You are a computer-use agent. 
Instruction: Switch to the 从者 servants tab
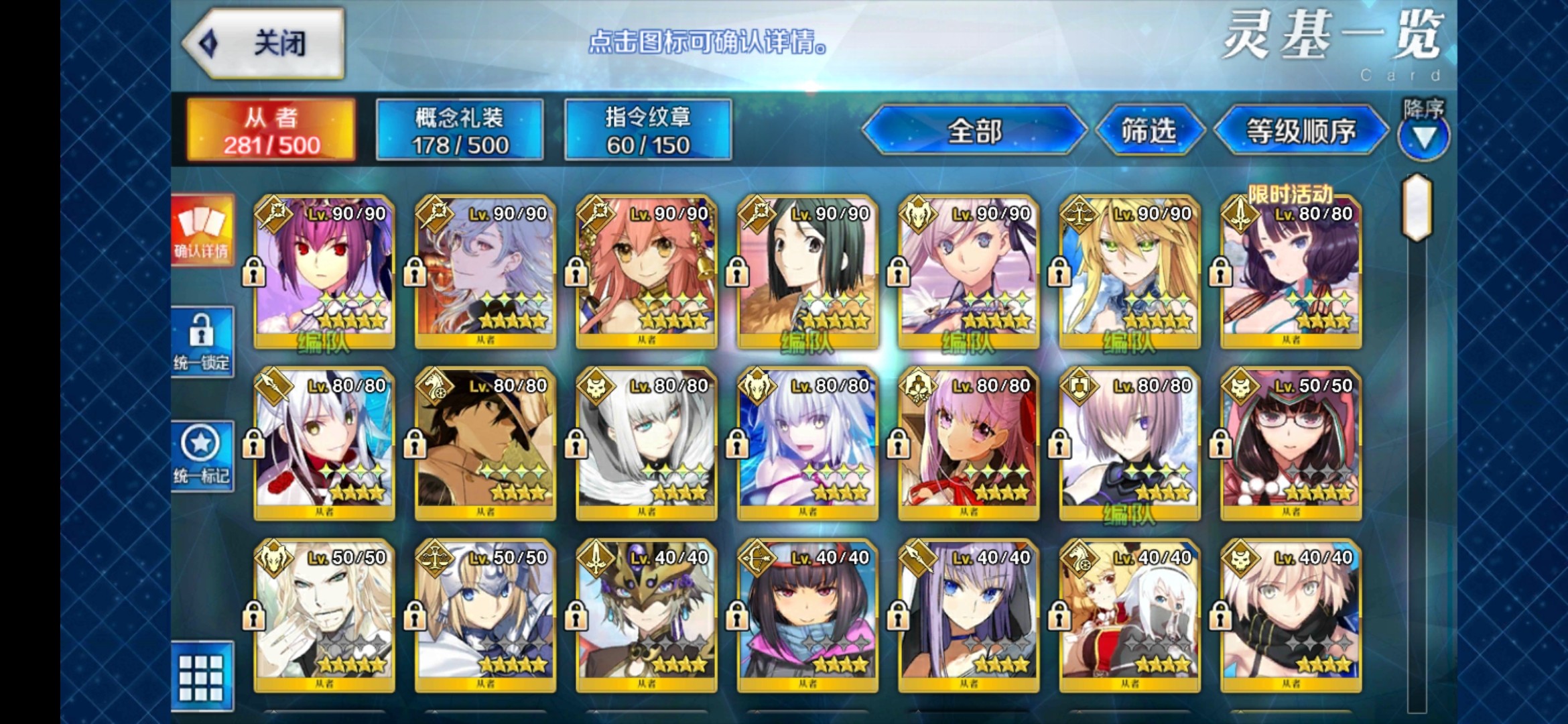tap(271, 130)
